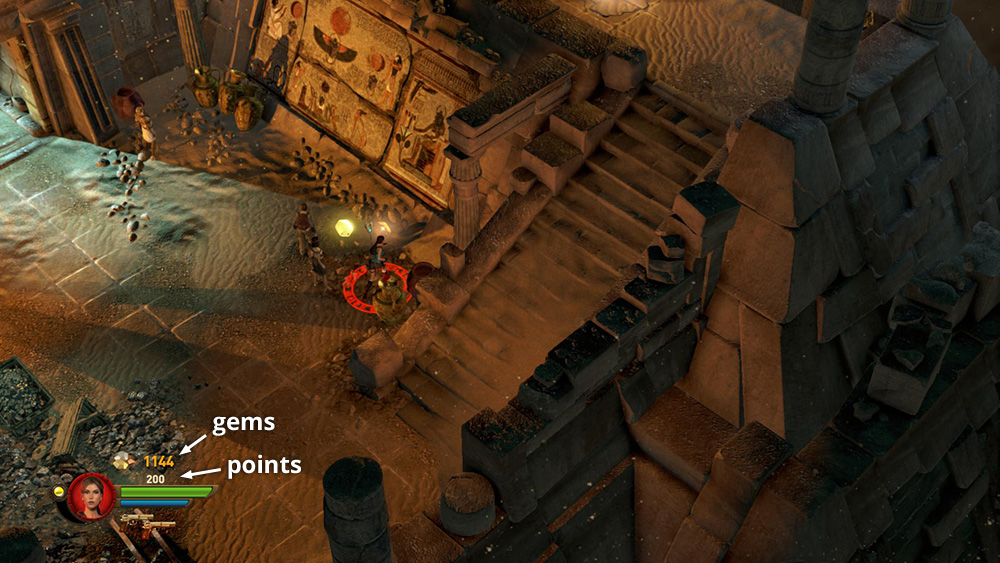The height and width of the screenshot is (563, 1000).
Task: Click Lara's character portrait
Action: [92, 496]
